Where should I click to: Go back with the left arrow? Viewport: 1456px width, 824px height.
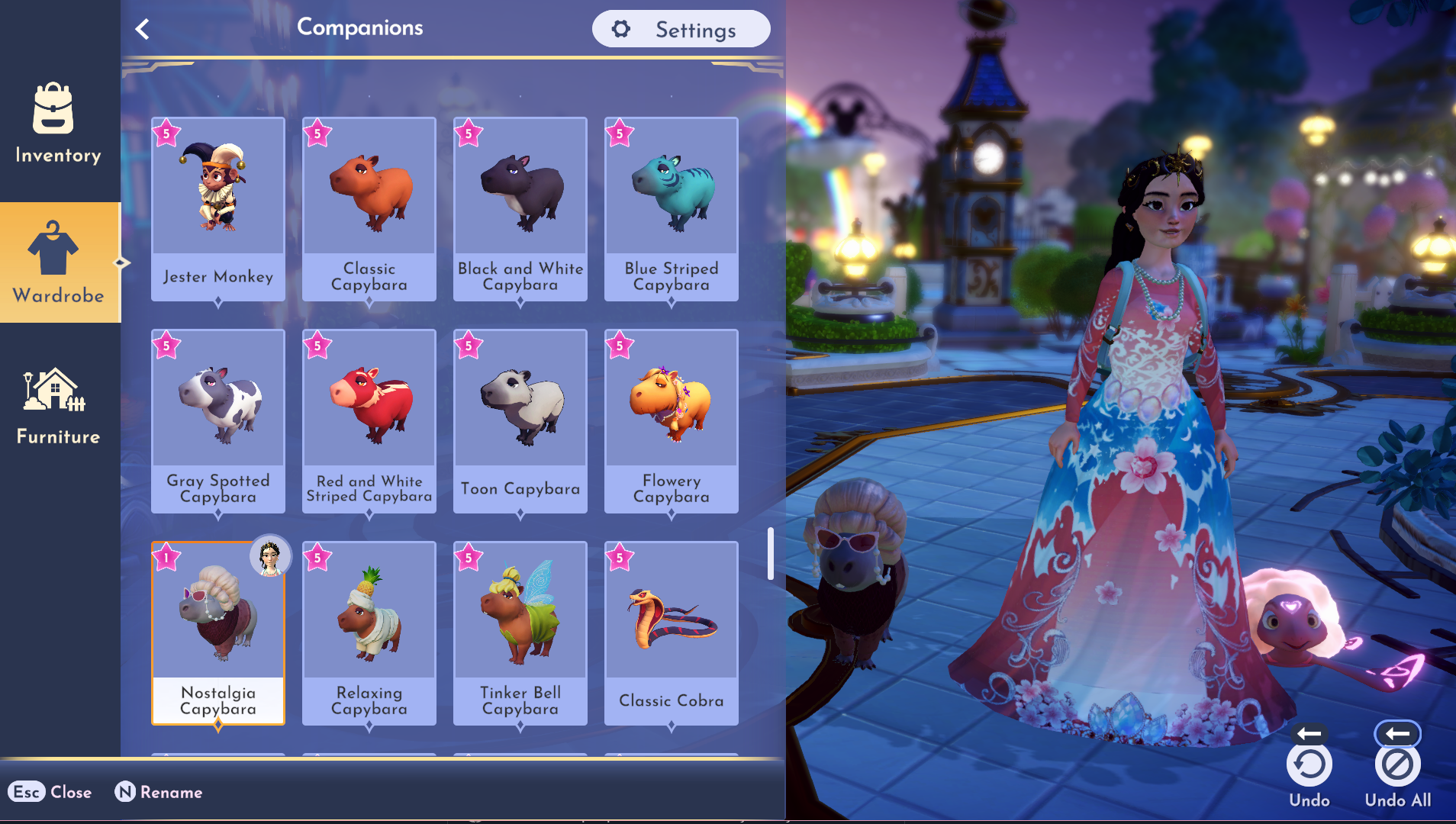tap(142, 29)
